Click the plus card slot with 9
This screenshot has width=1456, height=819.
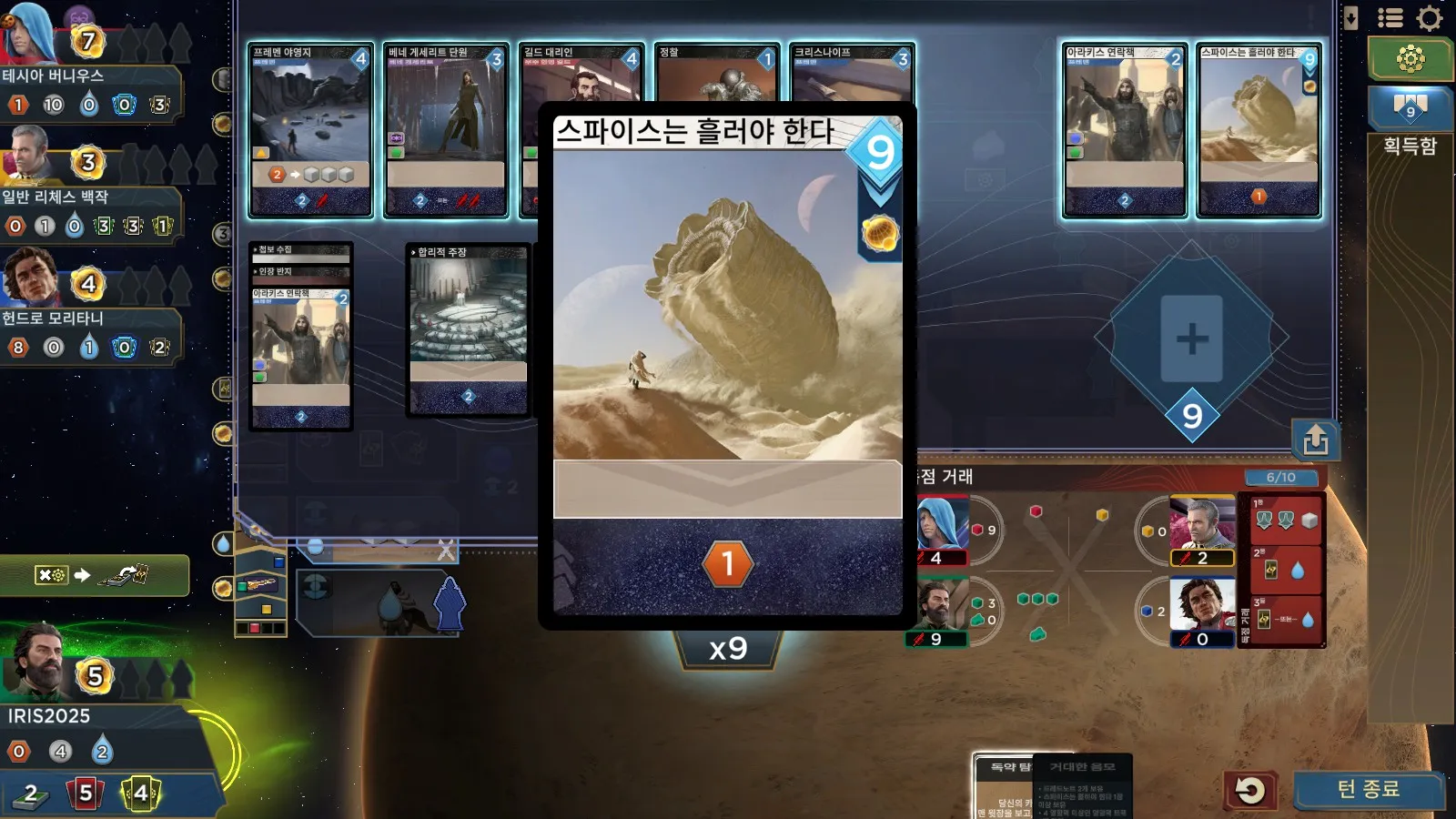click(1191, 339)
